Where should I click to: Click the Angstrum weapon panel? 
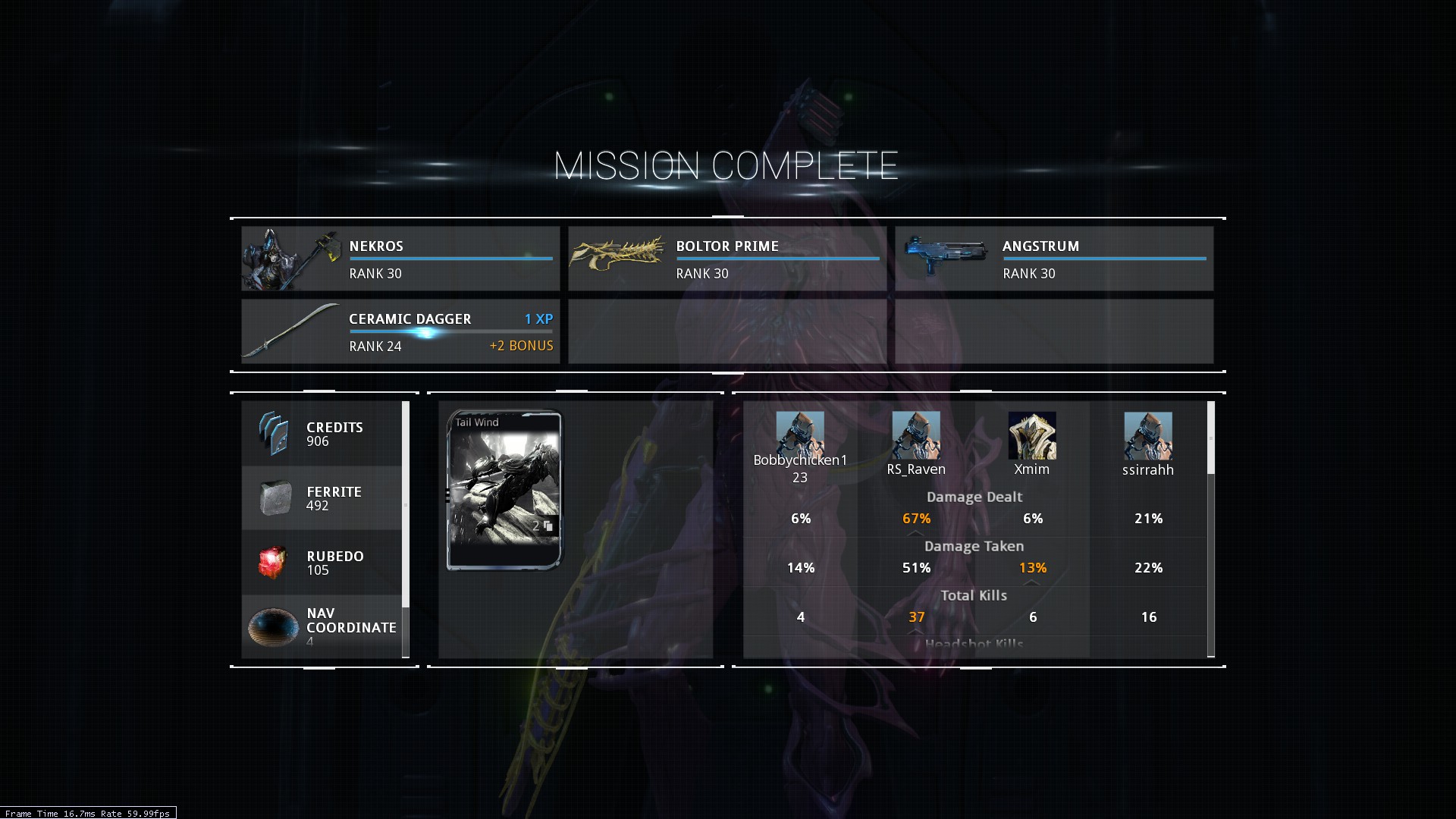pos(1054,259)
